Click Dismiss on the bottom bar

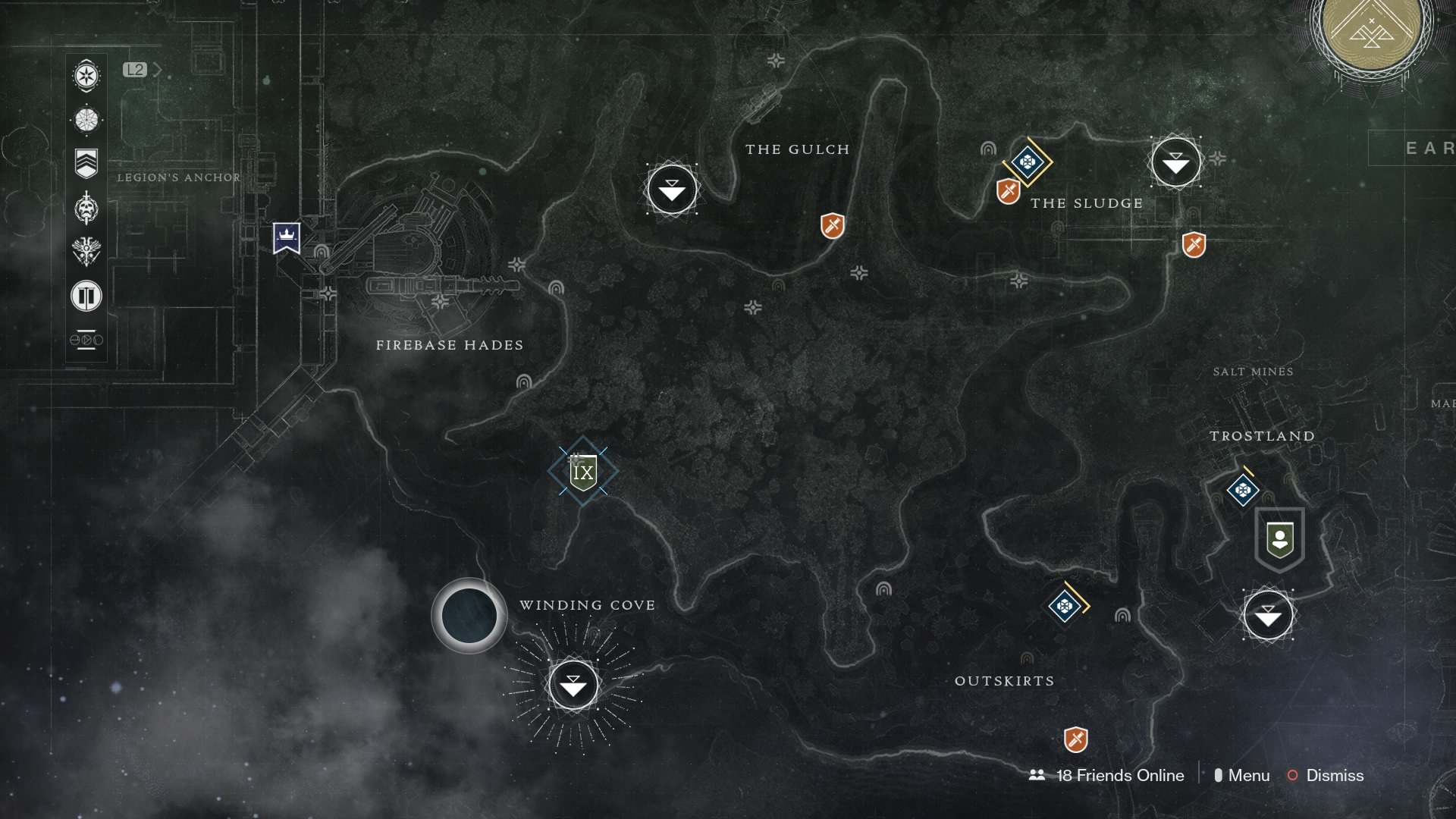[x=1334, y=776]
